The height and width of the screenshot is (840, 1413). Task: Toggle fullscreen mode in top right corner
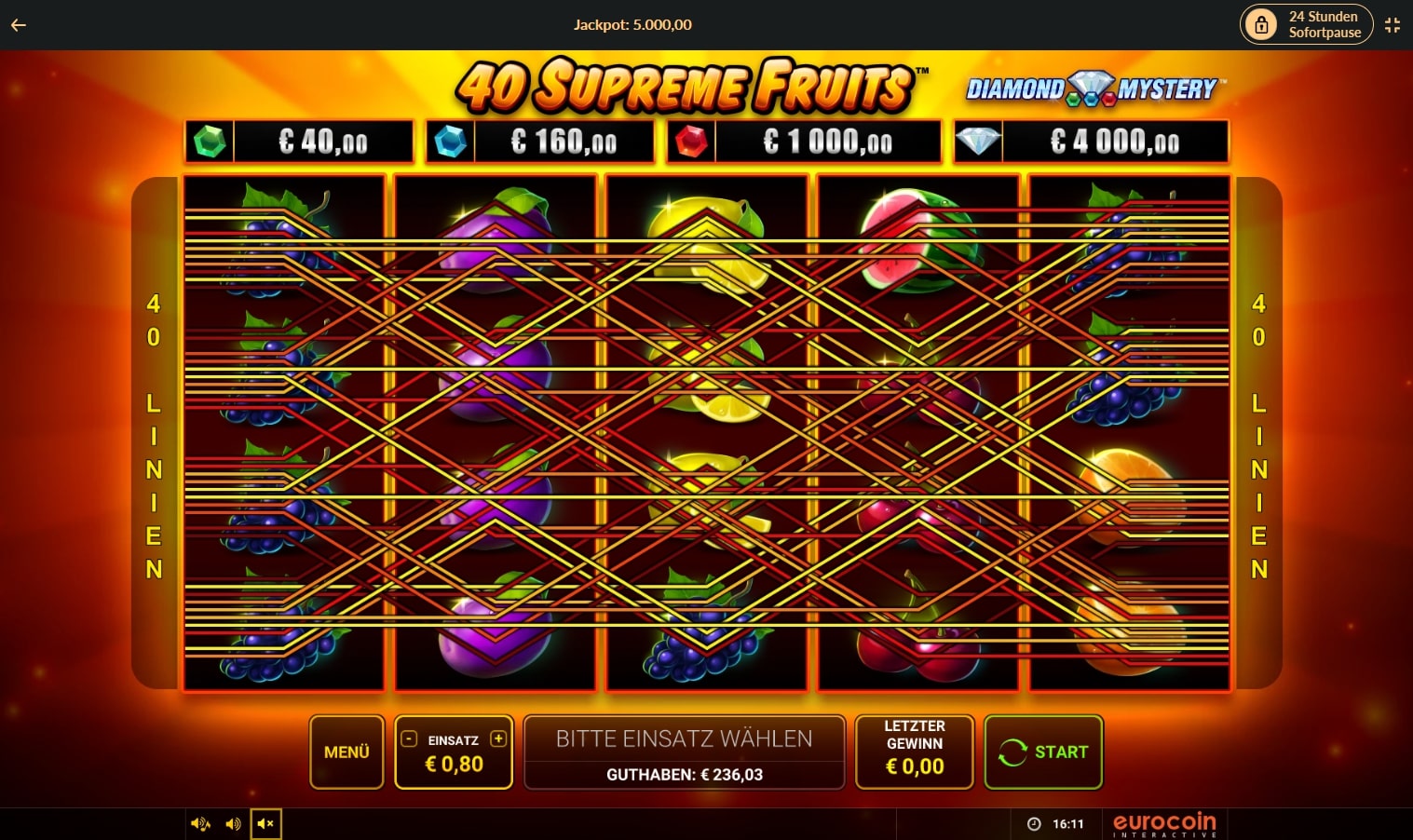point(1393,25)
